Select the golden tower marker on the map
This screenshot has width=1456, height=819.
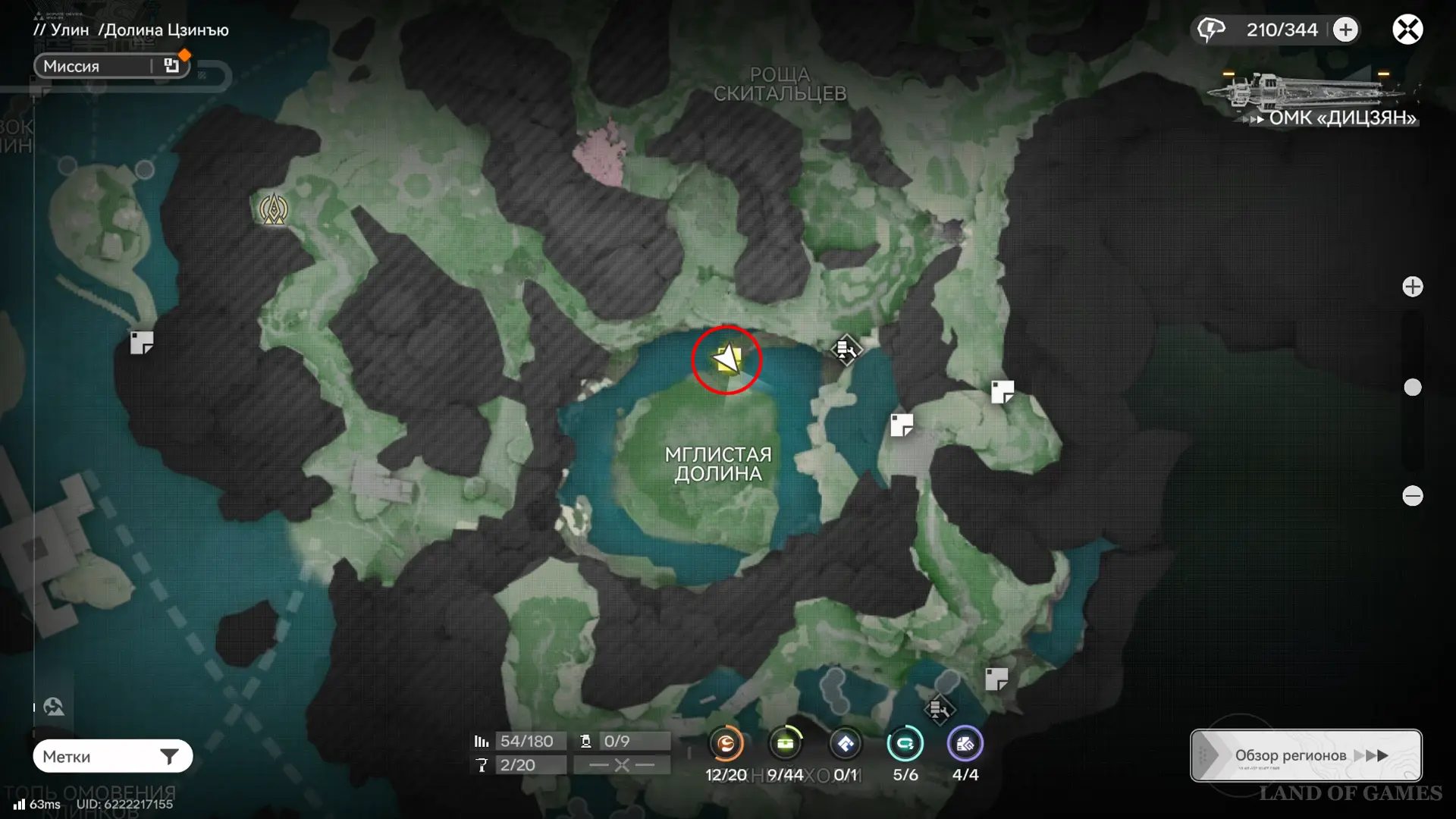(x=274, y=209)
